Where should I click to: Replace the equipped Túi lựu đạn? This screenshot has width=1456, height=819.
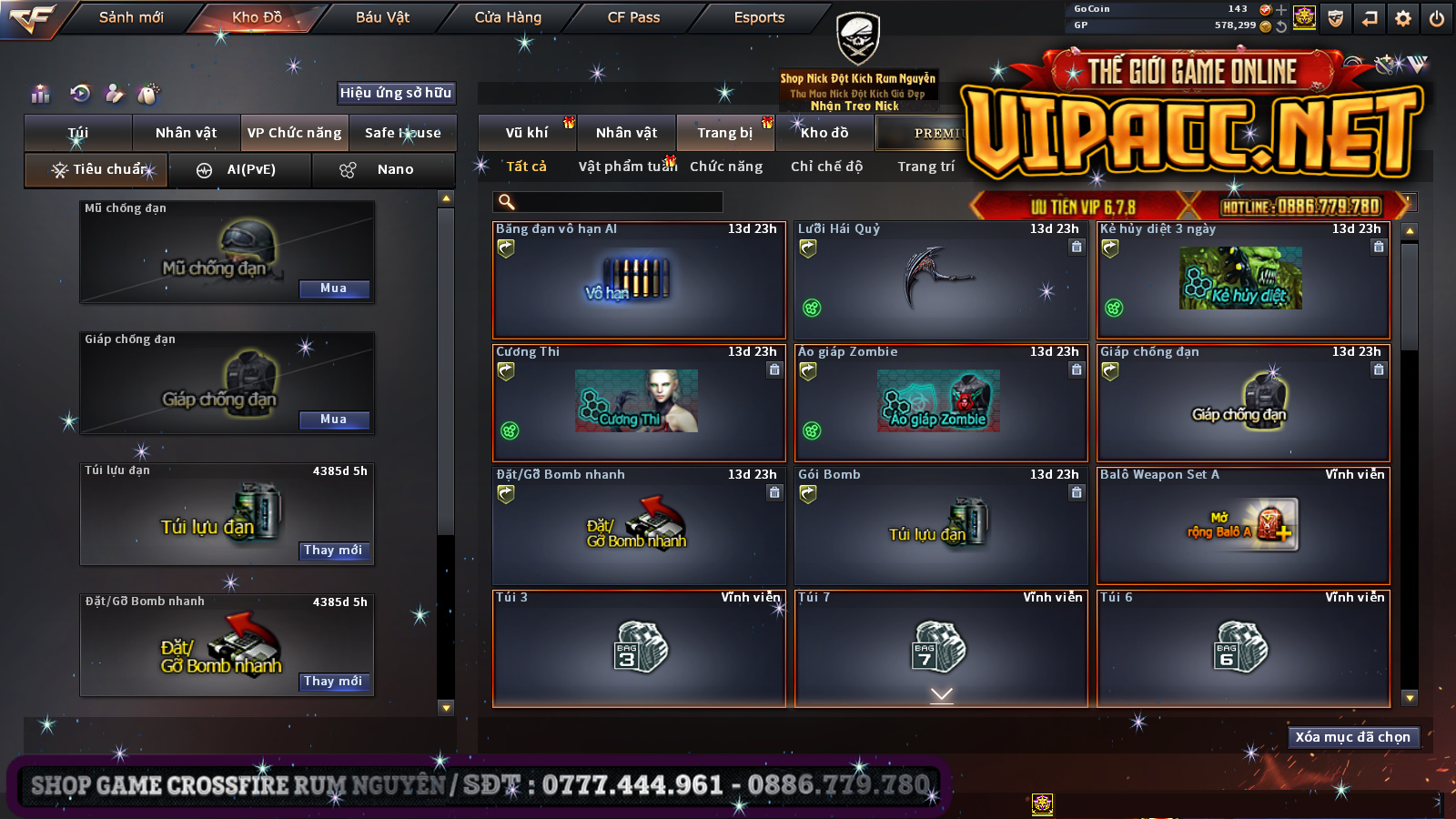click(334, 551)
